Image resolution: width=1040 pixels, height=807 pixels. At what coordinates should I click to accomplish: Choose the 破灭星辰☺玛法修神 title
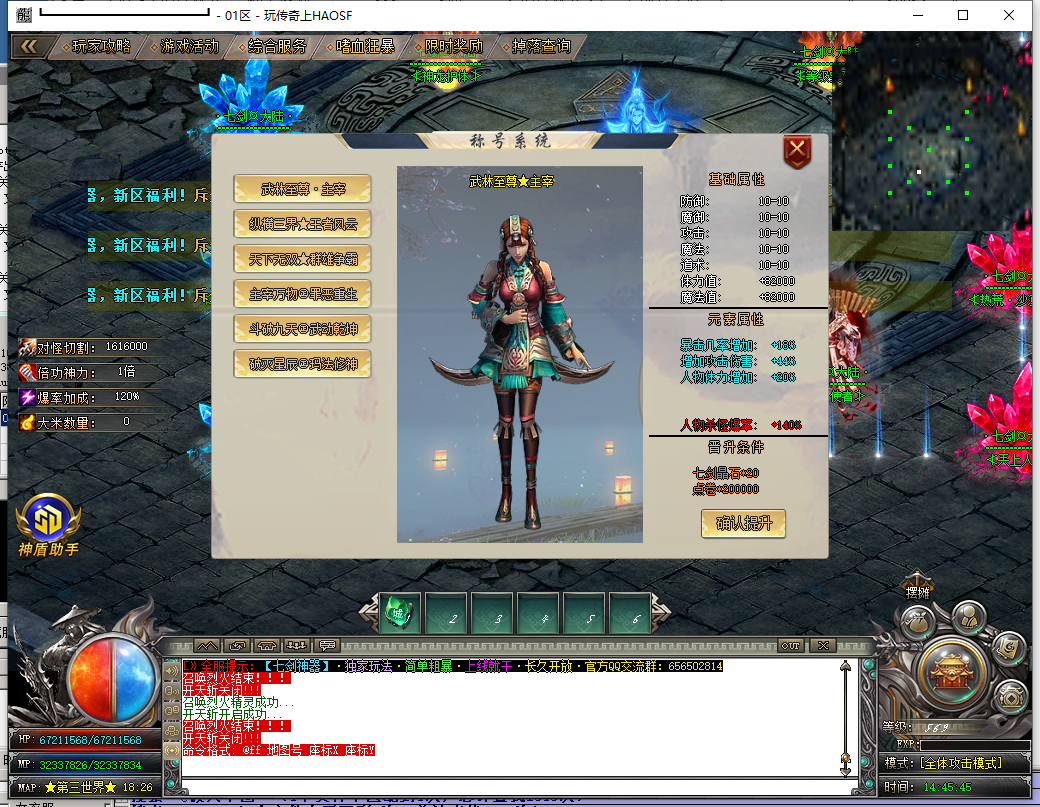[x=302, y=363]
